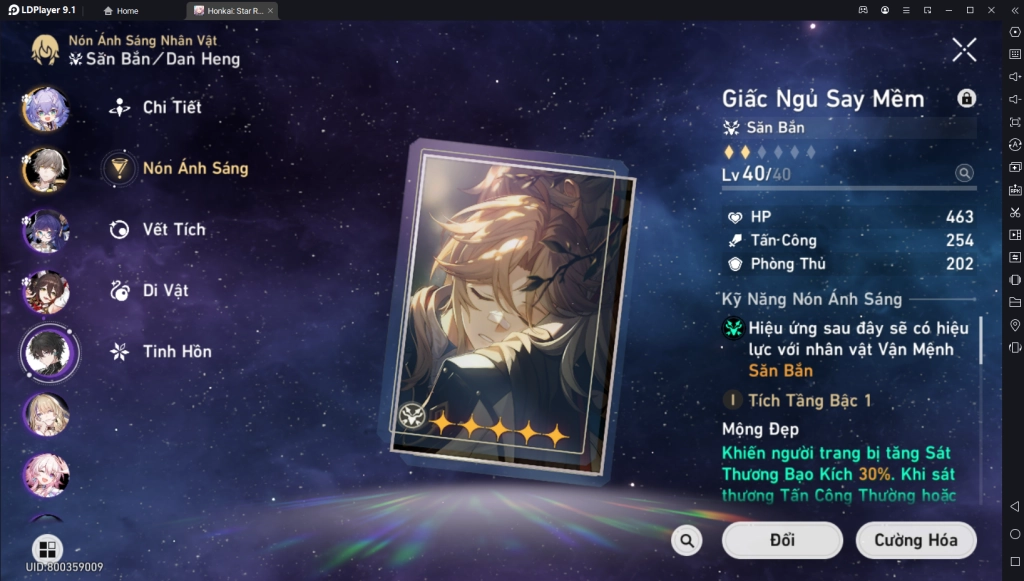
Task: Toggle the light cone lock icon
Action: (x=966, y=98)
